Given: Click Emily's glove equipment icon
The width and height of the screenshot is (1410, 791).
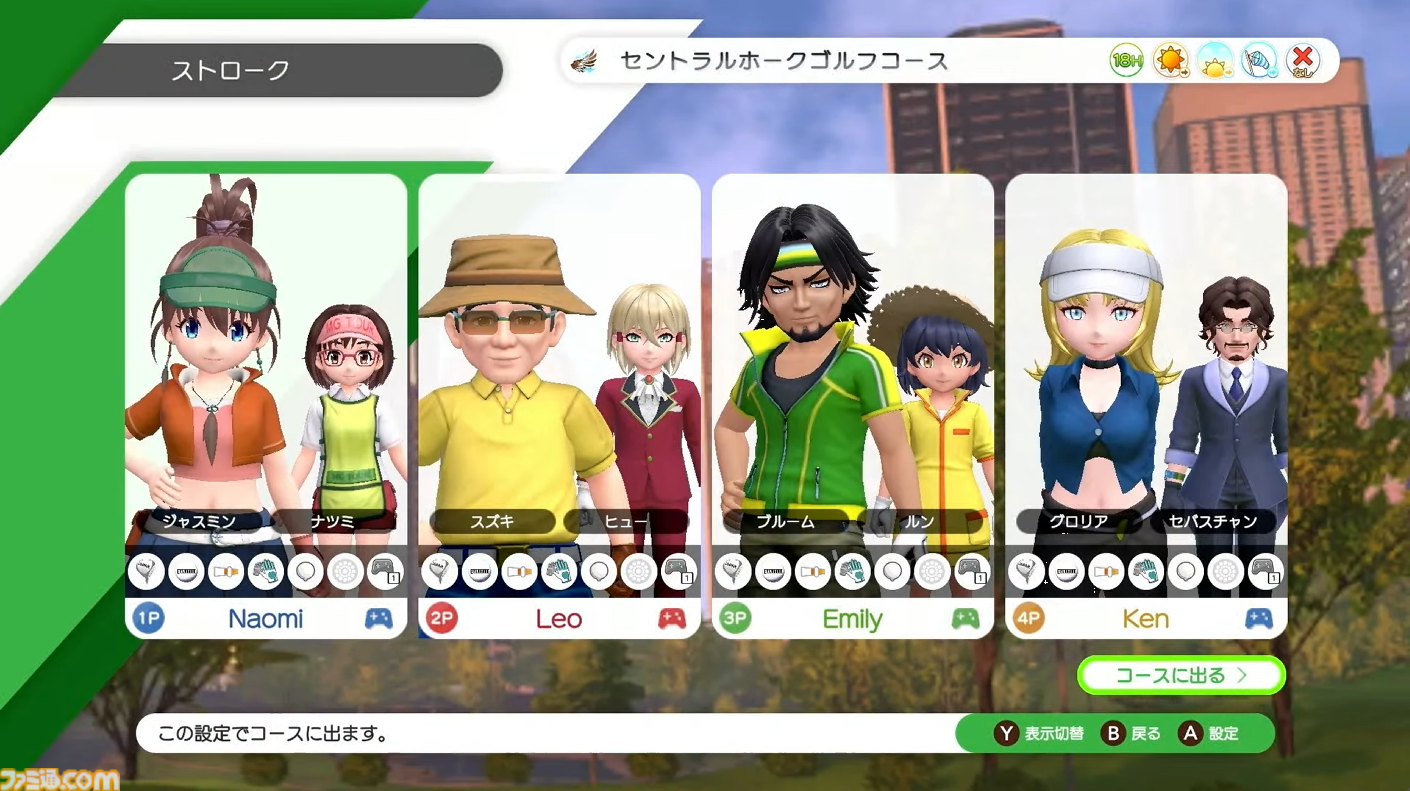Looking at the screenshot, I should pos(853,571).
